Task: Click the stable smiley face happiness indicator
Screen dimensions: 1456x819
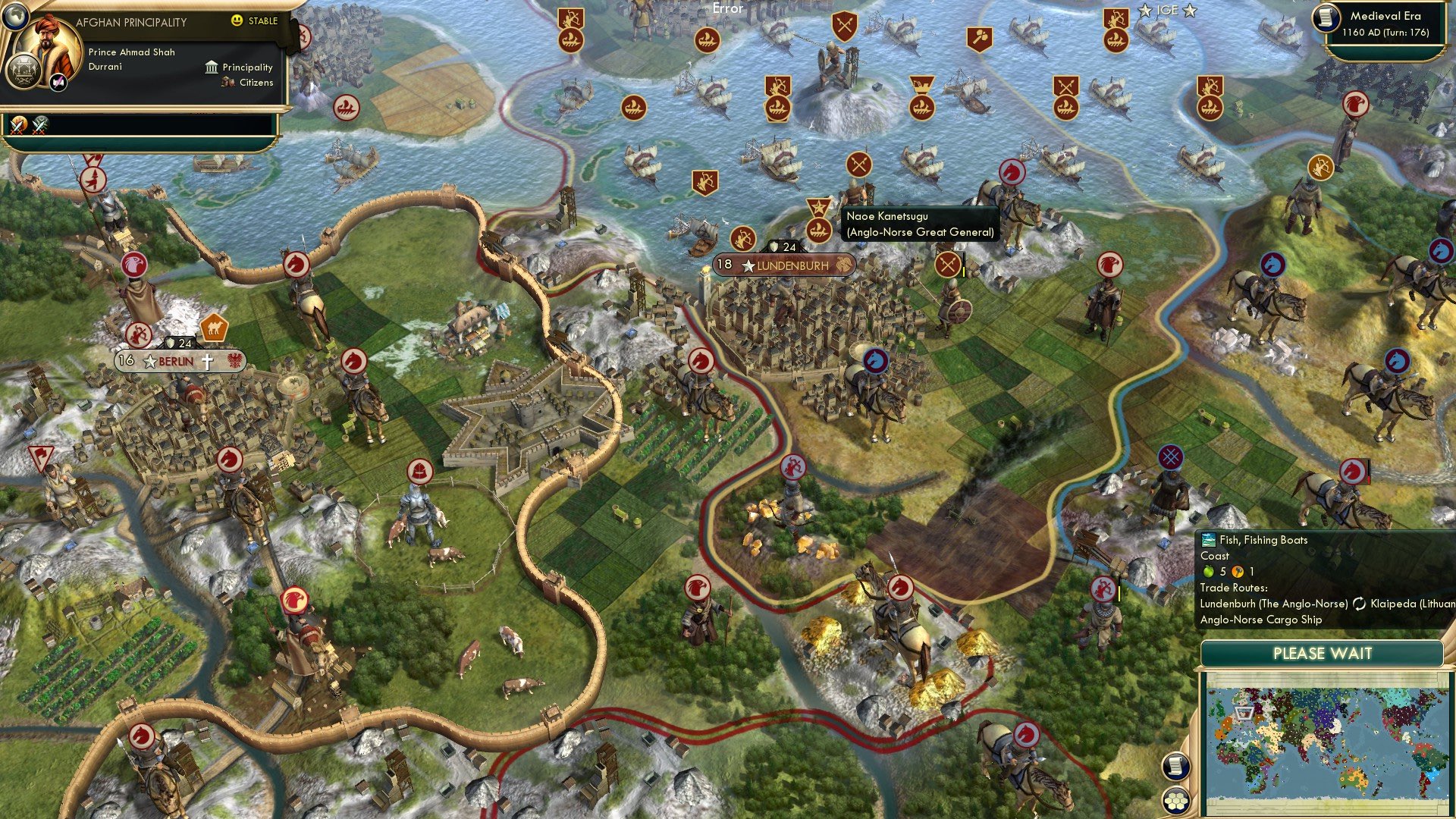Action: click(237, 20)
